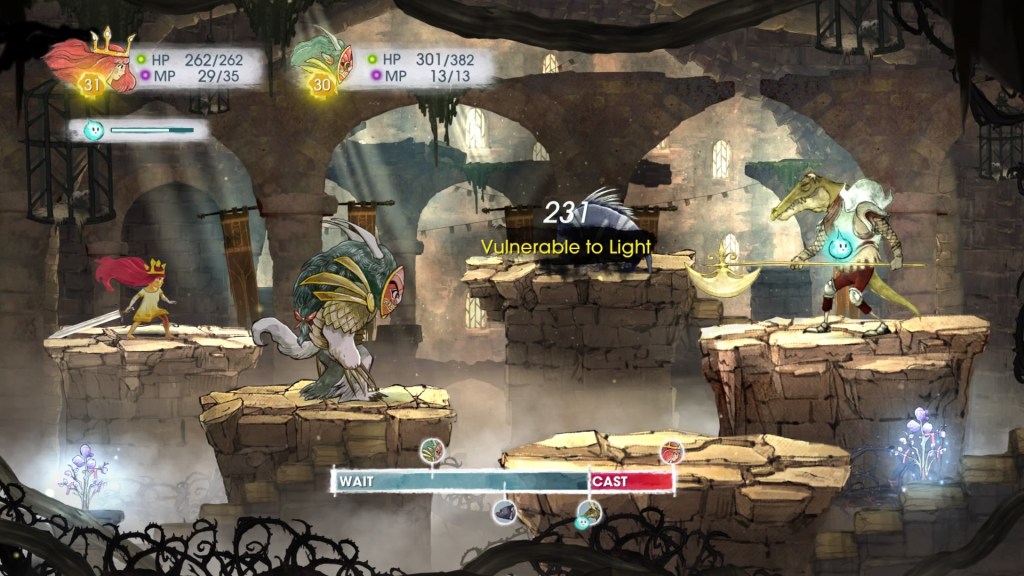Click Aurora's red marker ending the cast bar
1024x576 pixels.
(x=671, y=451)
